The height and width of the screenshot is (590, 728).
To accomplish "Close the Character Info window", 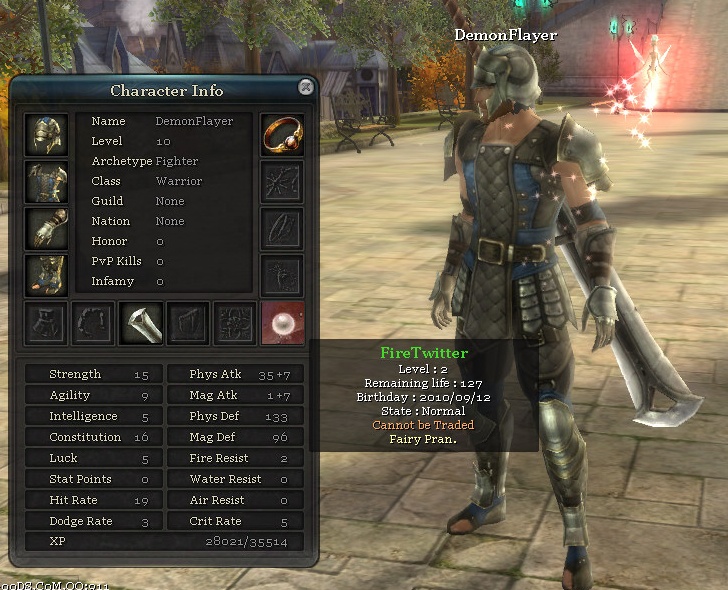I will click(306, 88).
